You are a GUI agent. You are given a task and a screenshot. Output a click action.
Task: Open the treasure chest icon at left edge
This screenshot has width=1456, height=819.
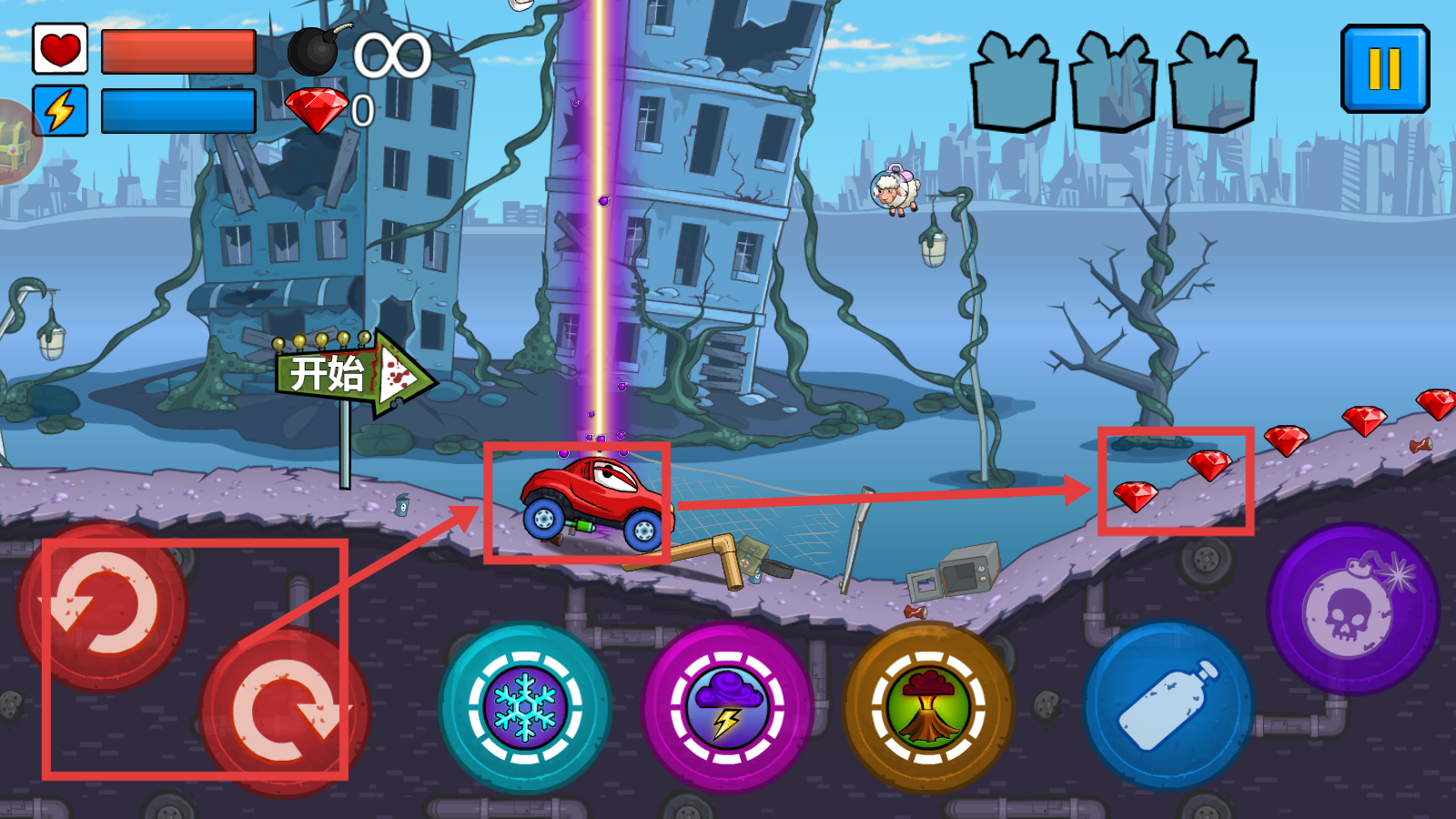click(x=15, y=143)
